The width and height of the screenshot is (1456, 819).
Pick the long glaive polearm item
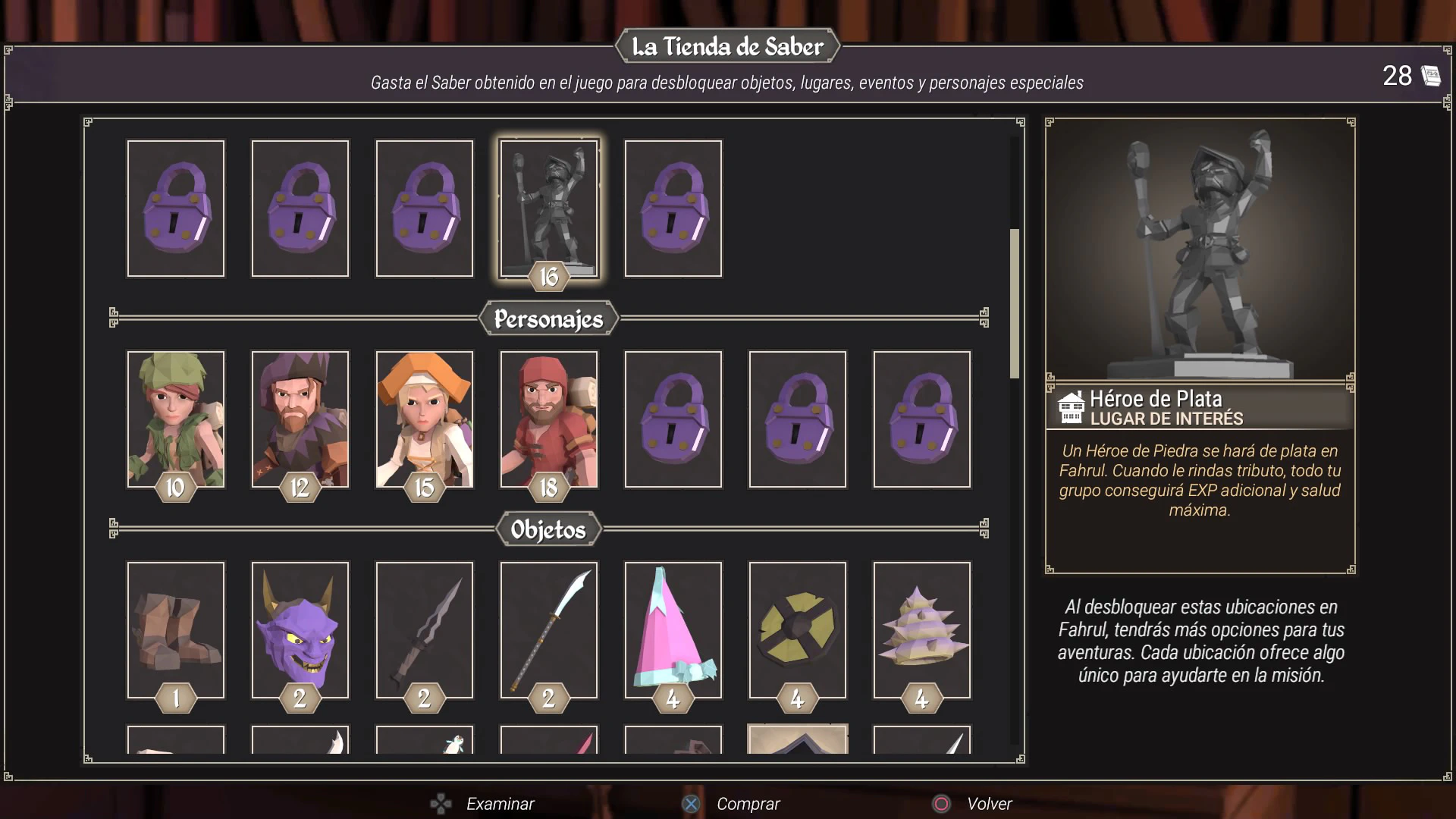(548, 629)
